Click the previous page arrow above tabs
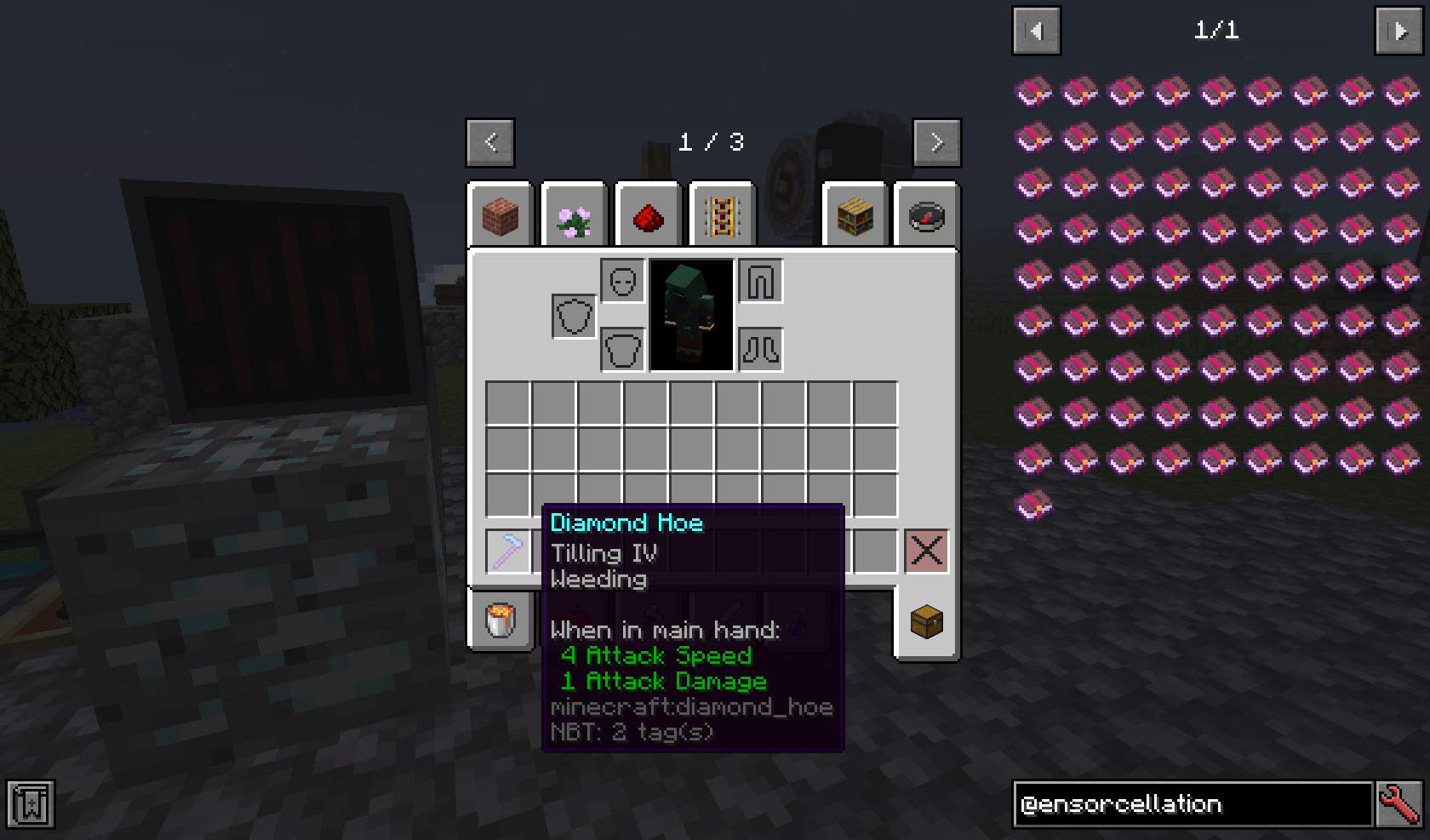This screenshot has height=840, width=1430. [x=490, y=142]
